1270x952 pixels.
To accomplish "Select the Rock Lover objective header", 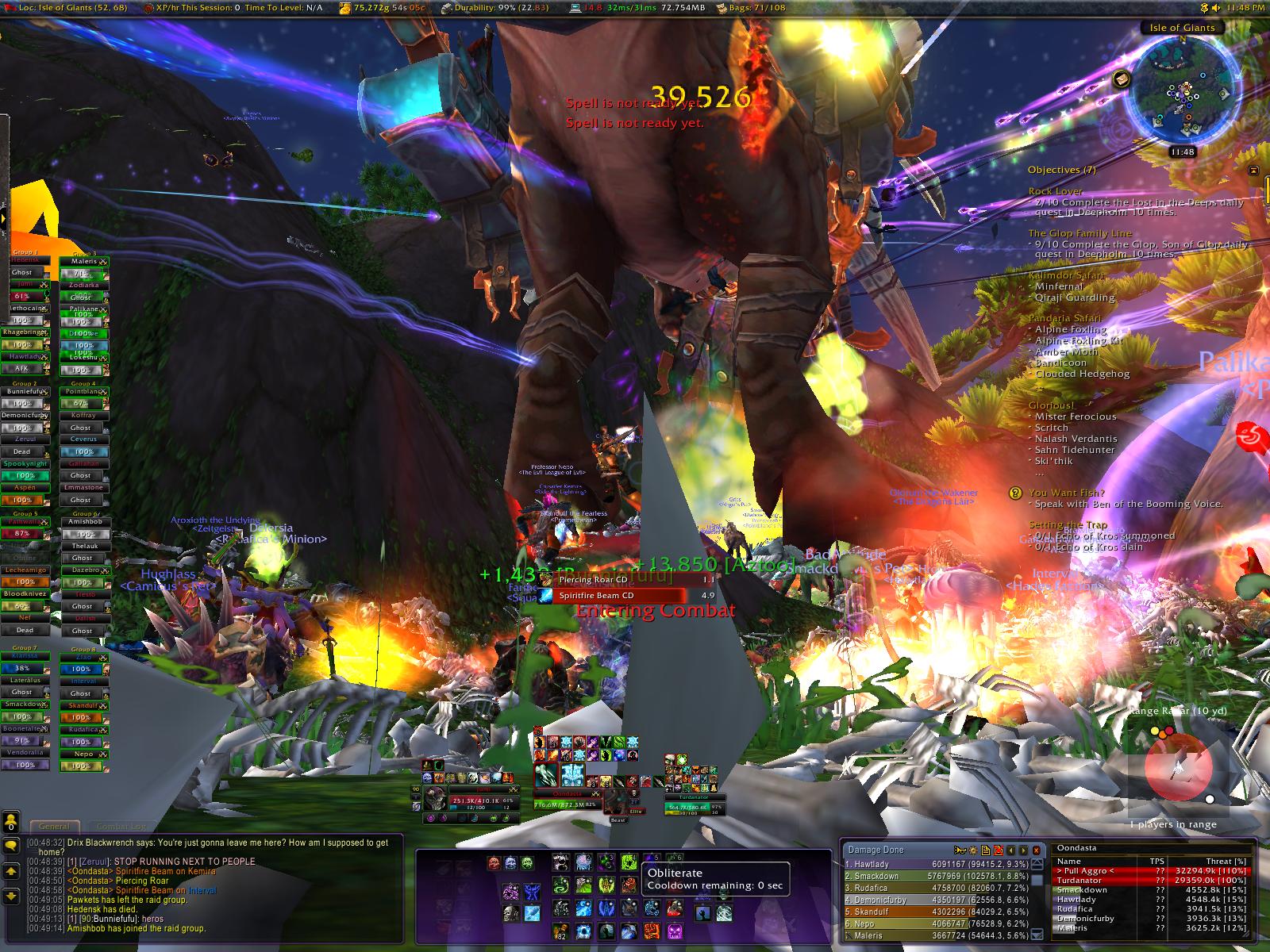I will (1055, 191).
